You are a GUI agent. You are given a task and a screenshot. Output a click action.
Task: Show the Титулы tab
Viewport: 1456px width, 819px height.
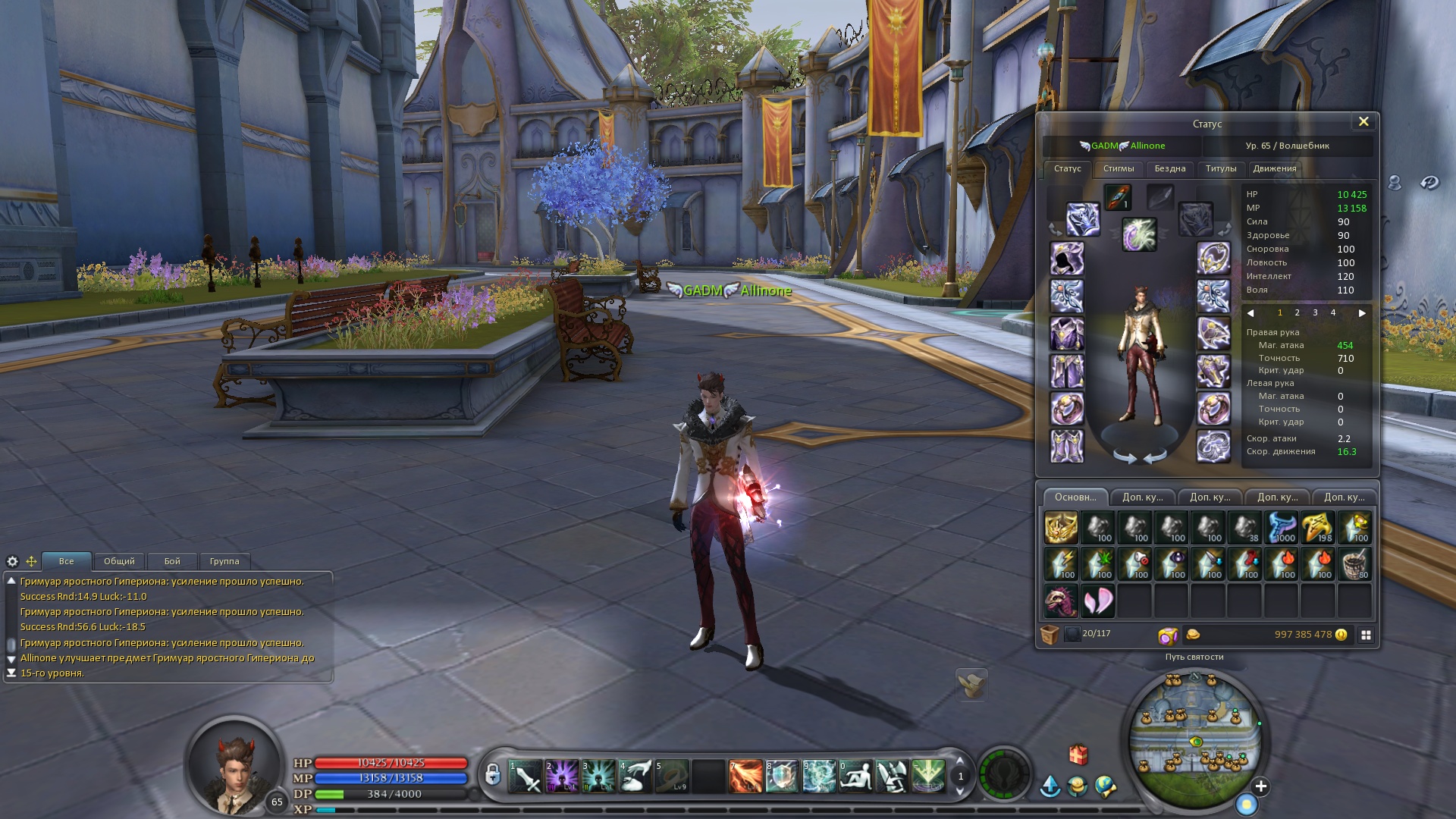1220,169
